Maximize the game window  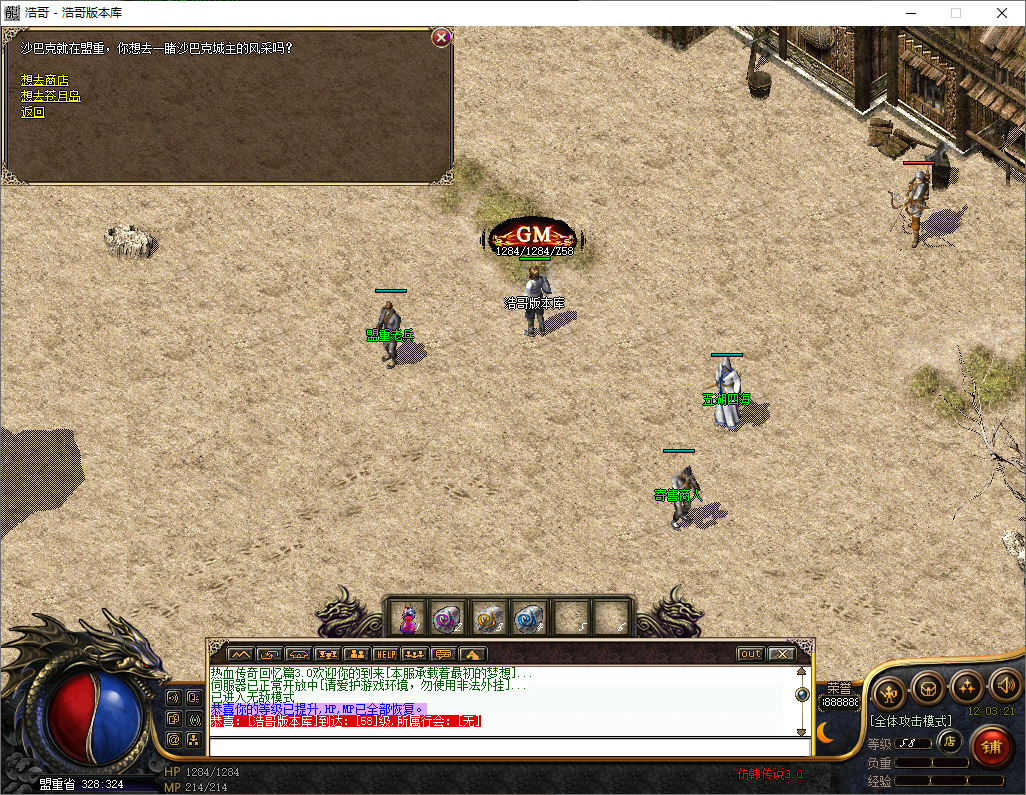(x=955, y=14)
